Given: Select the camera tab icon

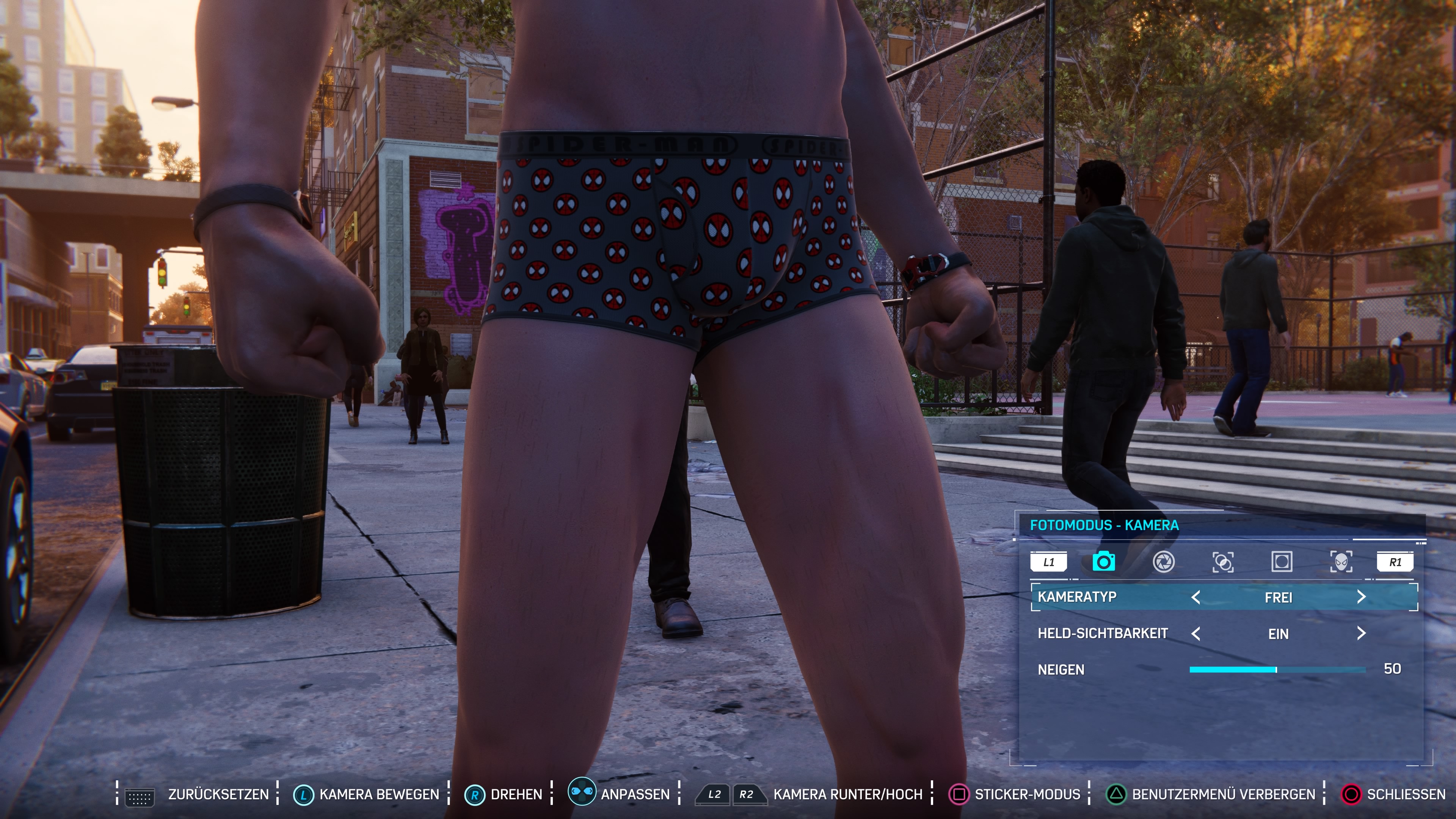Looking at the screenshot, I should coord(1103,562).
